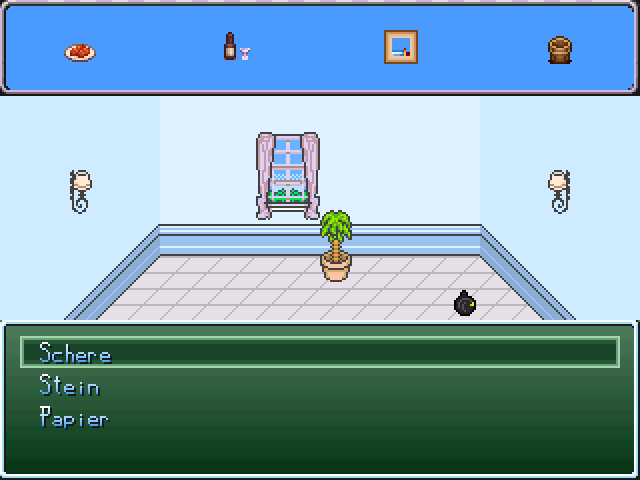
Task: Choose the framed picture icon
Action: [400, 47]
